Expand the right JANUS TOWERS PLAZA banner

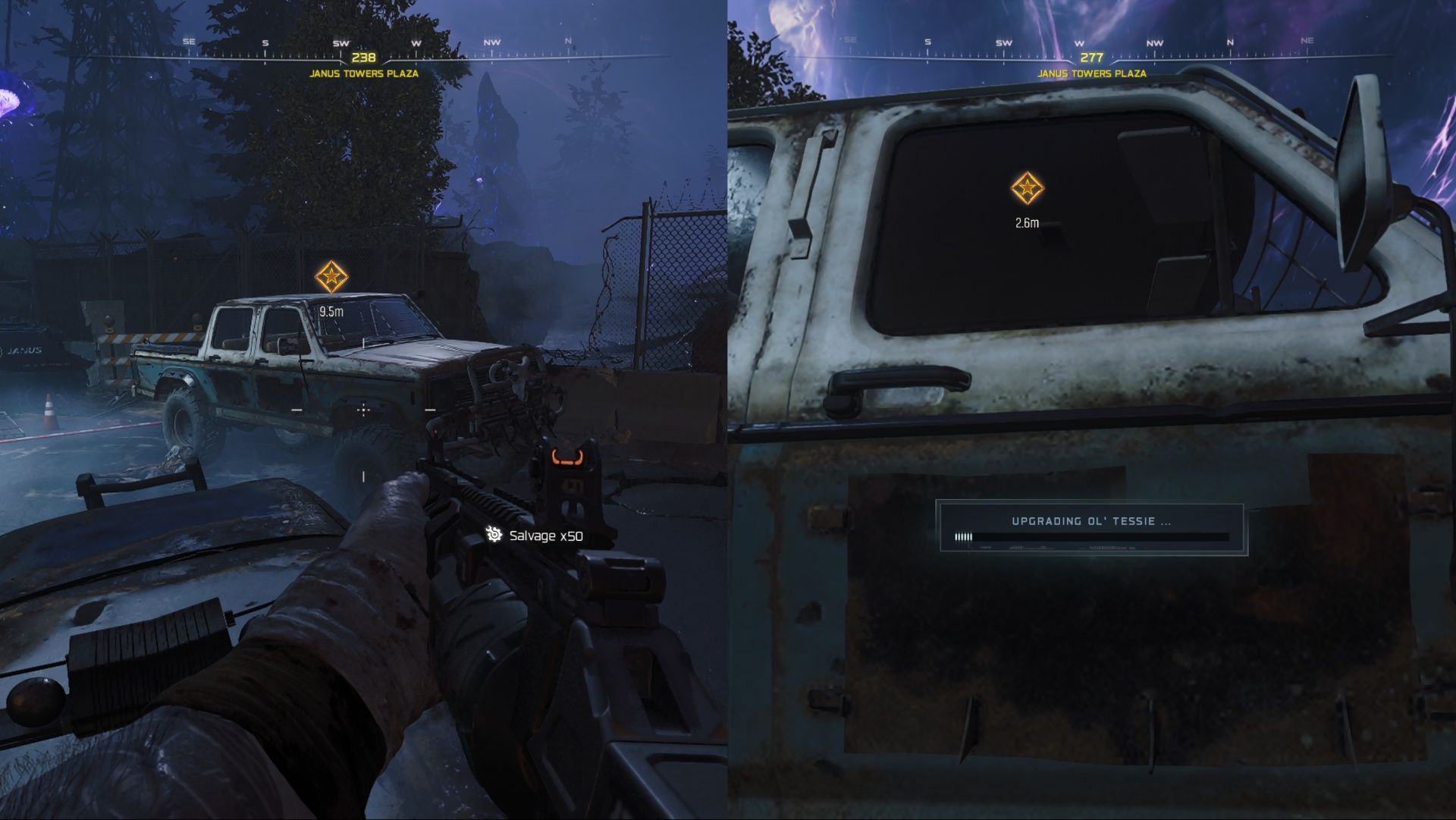tap(1092, 74)
